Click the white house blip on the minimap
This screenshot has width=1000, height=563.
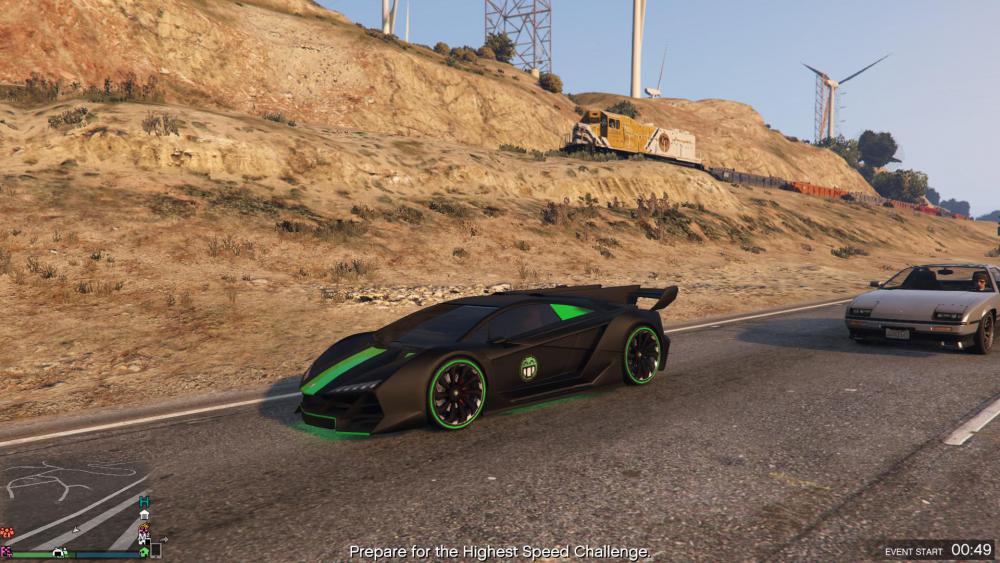(x=144, y=515)
